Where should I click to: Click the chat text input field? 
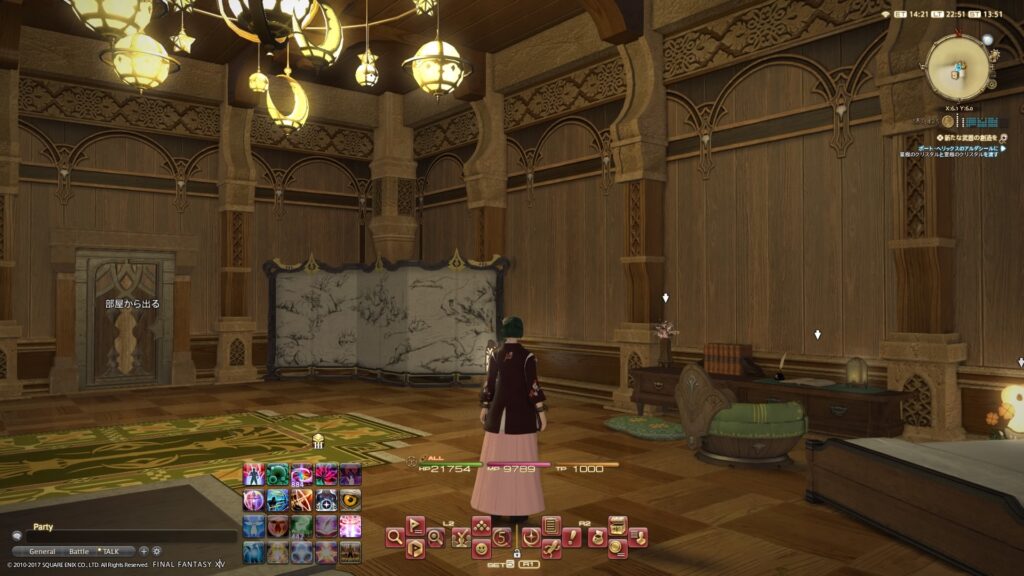click(130, 537)
